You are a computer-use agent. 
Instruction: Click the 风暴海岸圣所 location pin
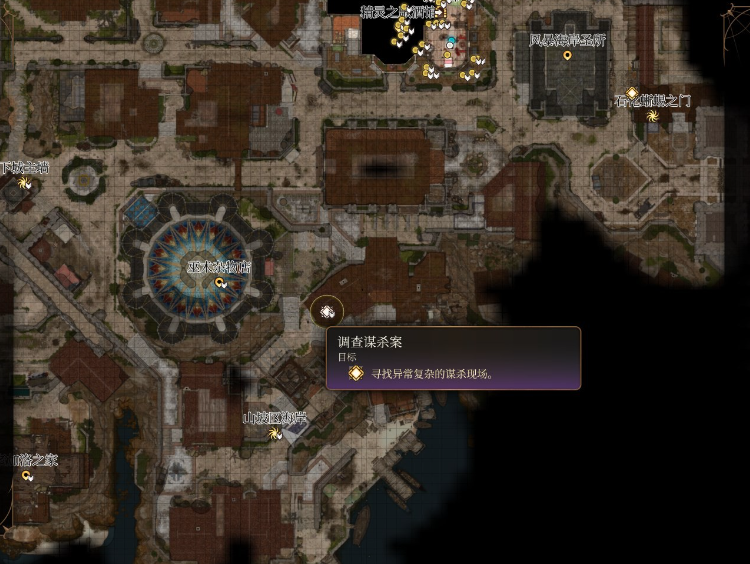click(x=568, y=56)
